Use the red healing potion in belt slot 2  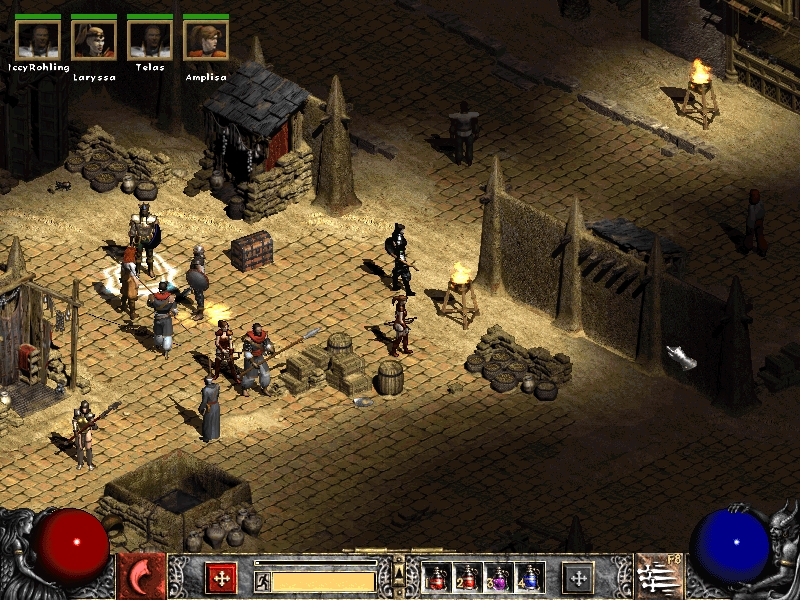tap(467, 577)
